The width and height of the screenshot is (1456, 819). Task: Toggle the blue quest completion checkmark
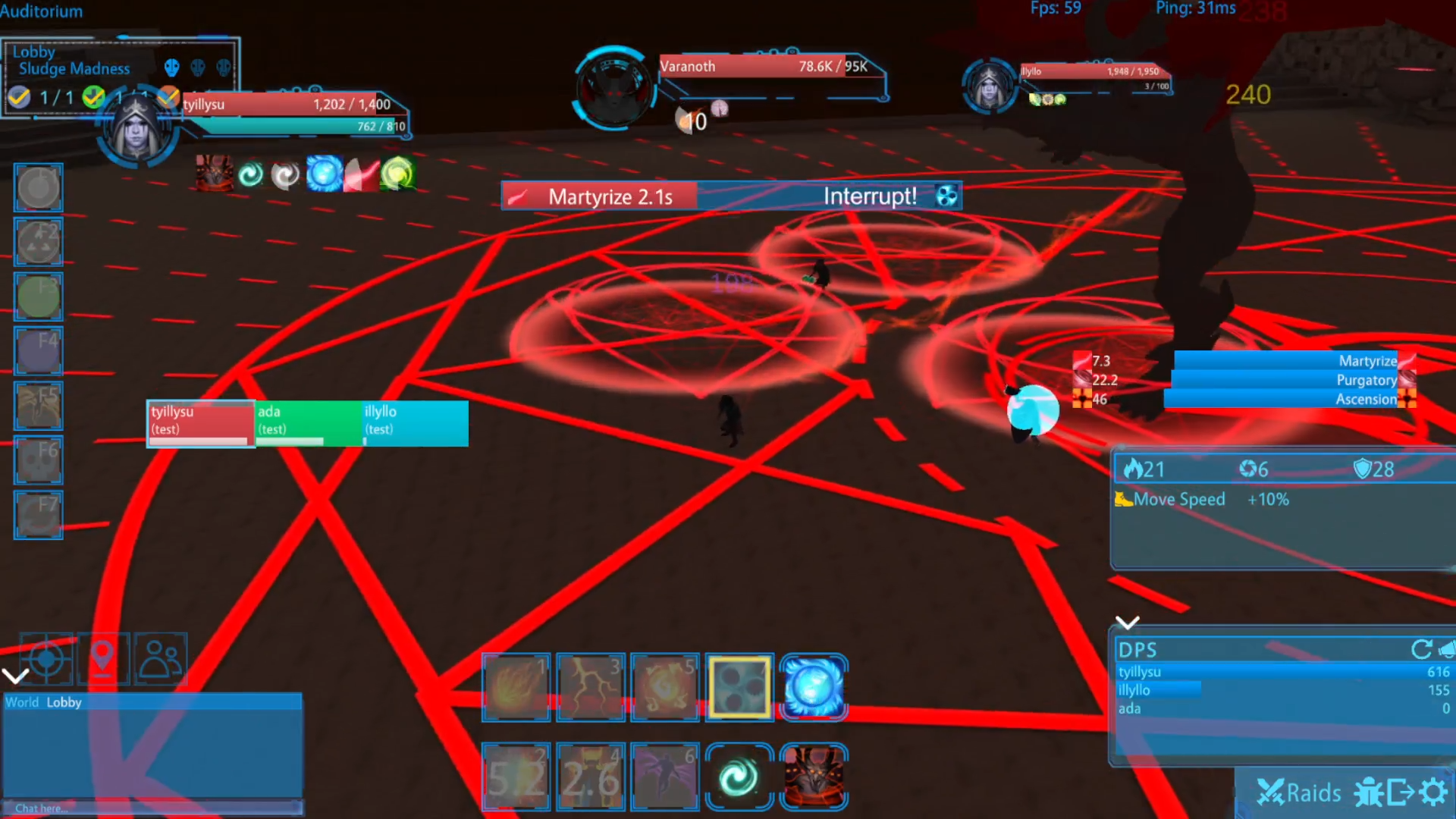19,97
